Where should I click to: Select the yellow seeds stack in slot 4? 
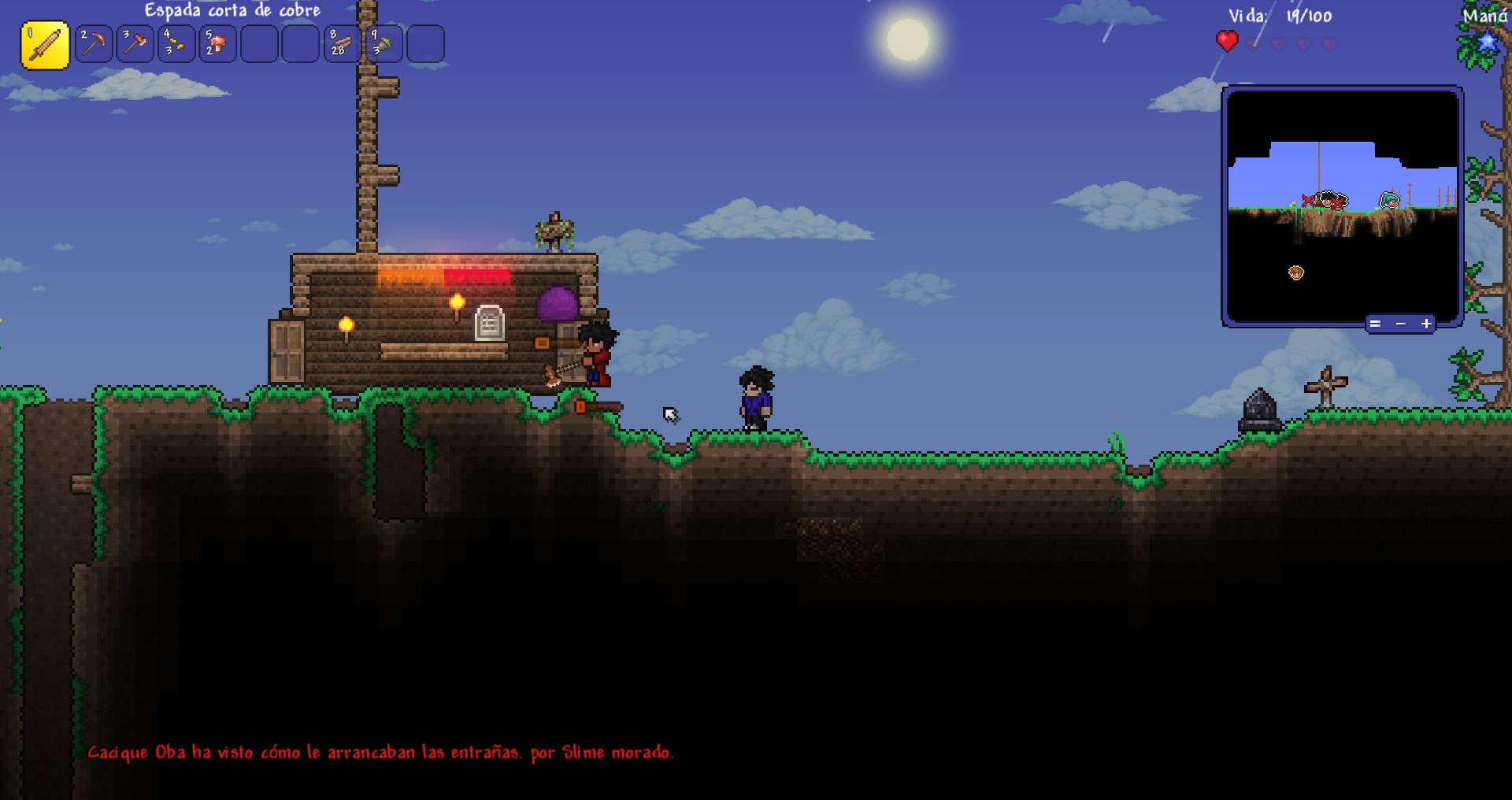click(x=176, y=44)
